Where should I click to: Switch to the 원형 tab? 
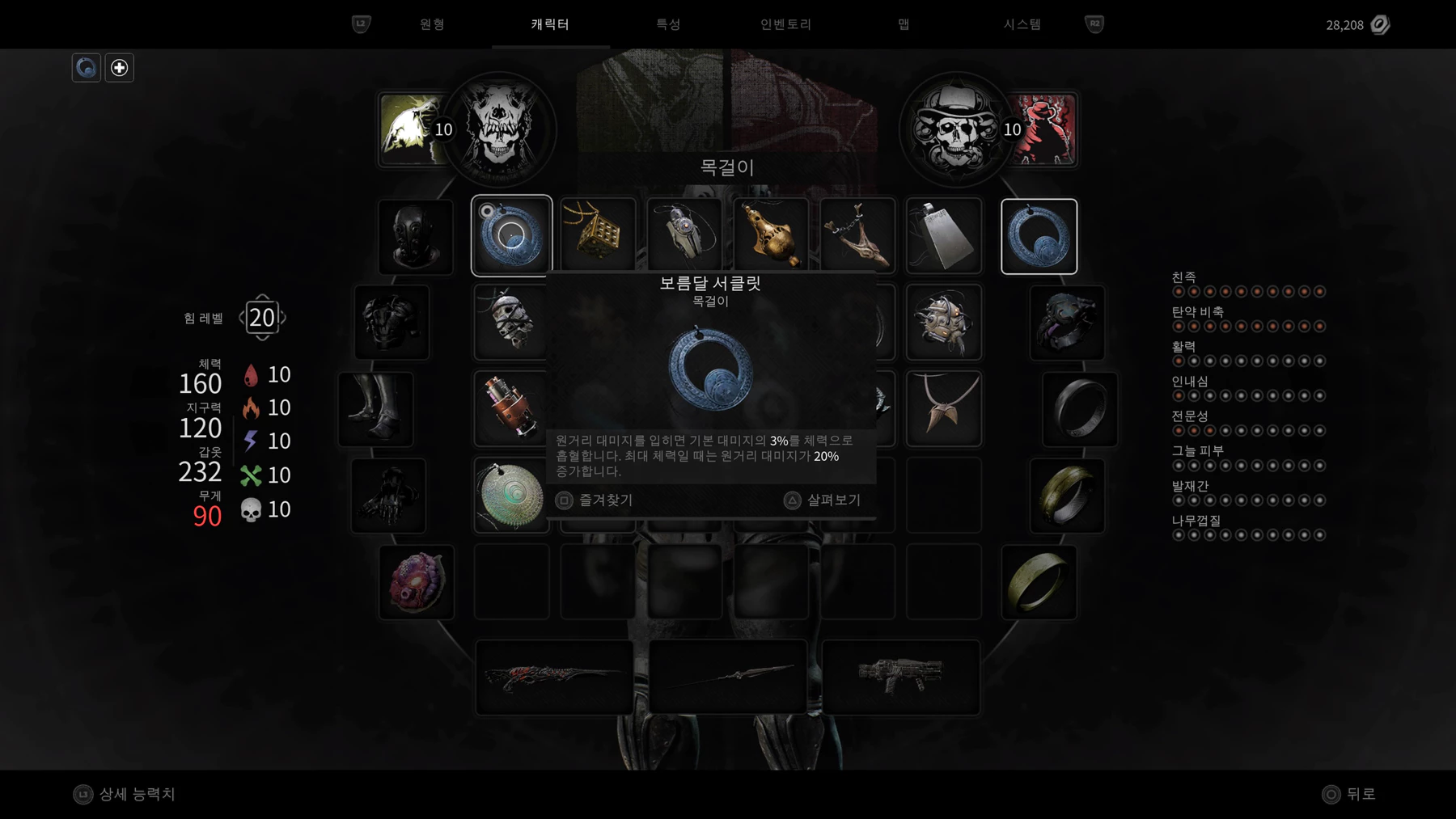coord(432,24)
